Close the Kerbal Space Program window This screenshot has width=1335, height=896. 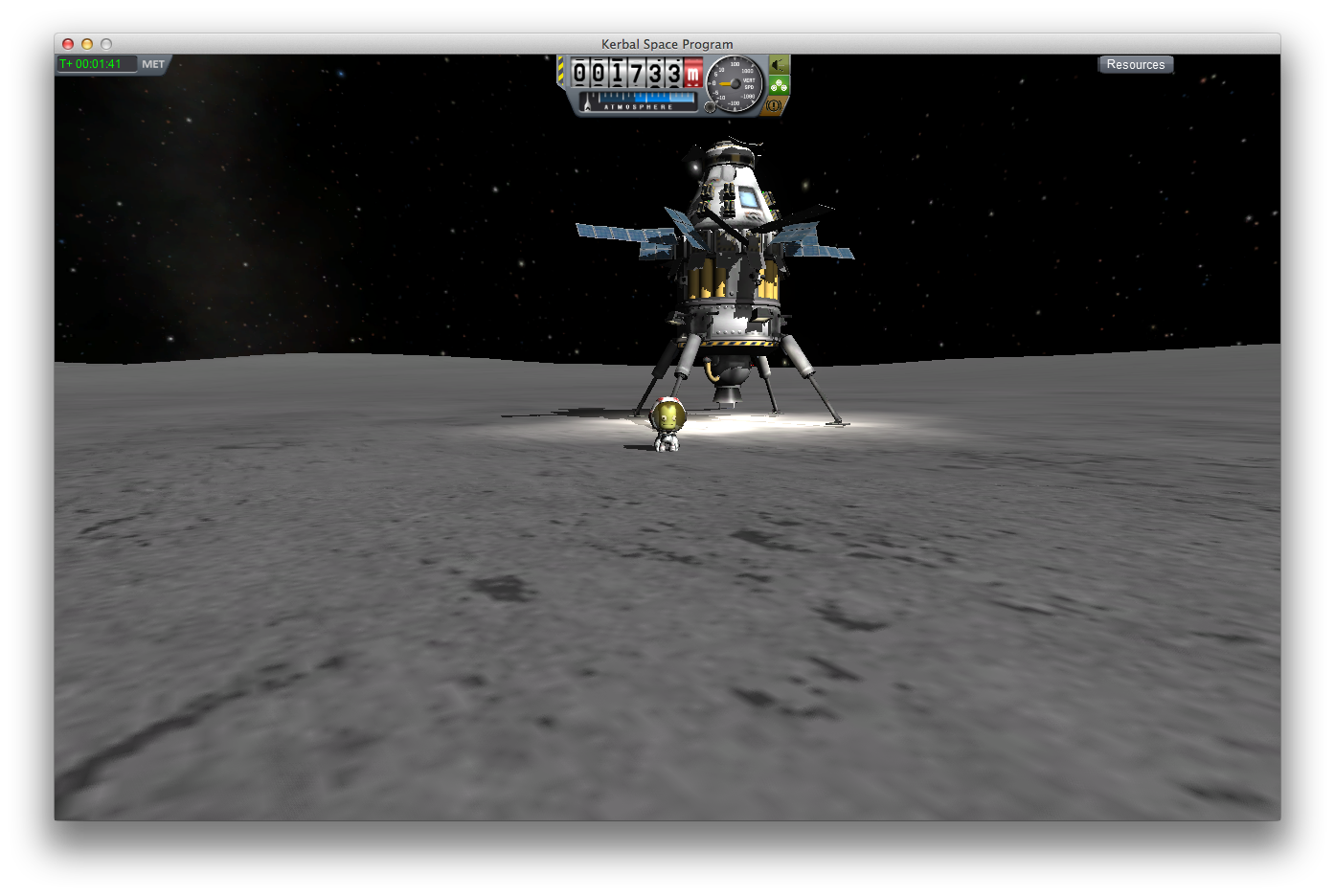(x=68, y=44)
